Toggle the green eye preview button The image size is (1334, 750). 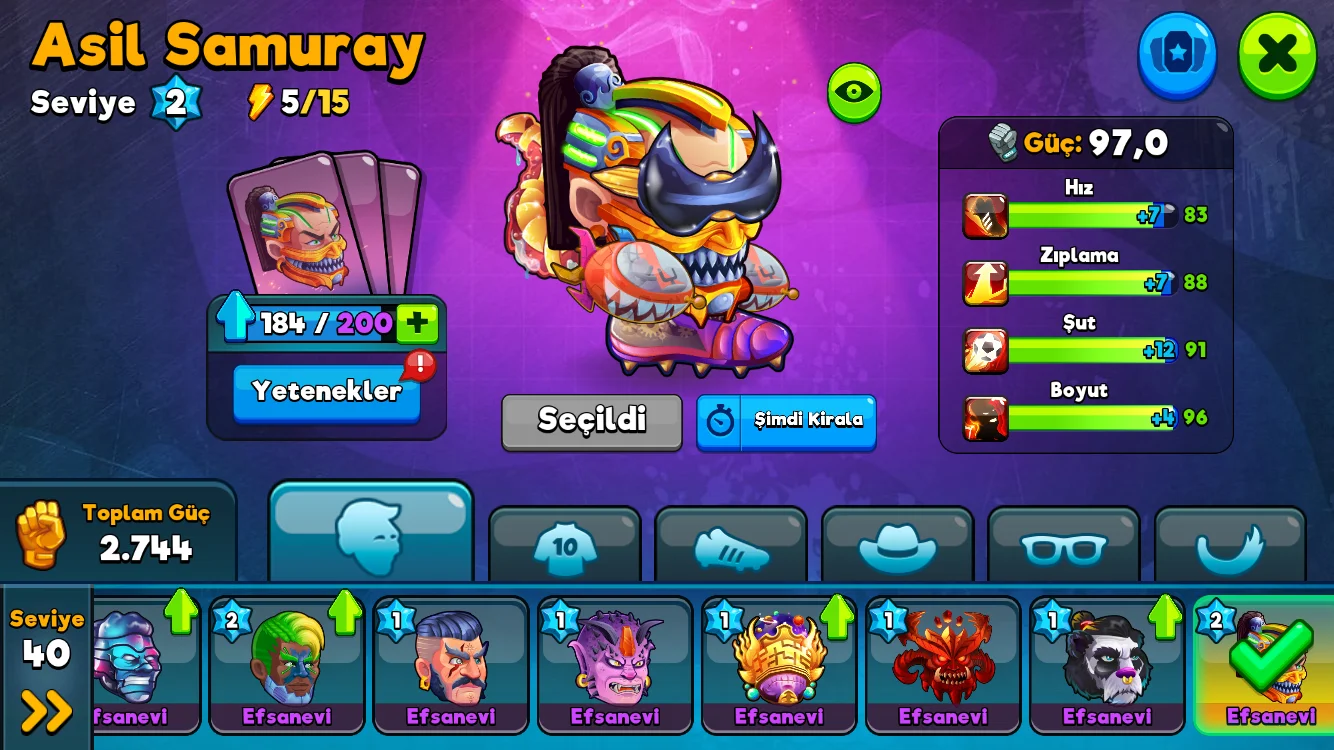click(x=853, y=92)
